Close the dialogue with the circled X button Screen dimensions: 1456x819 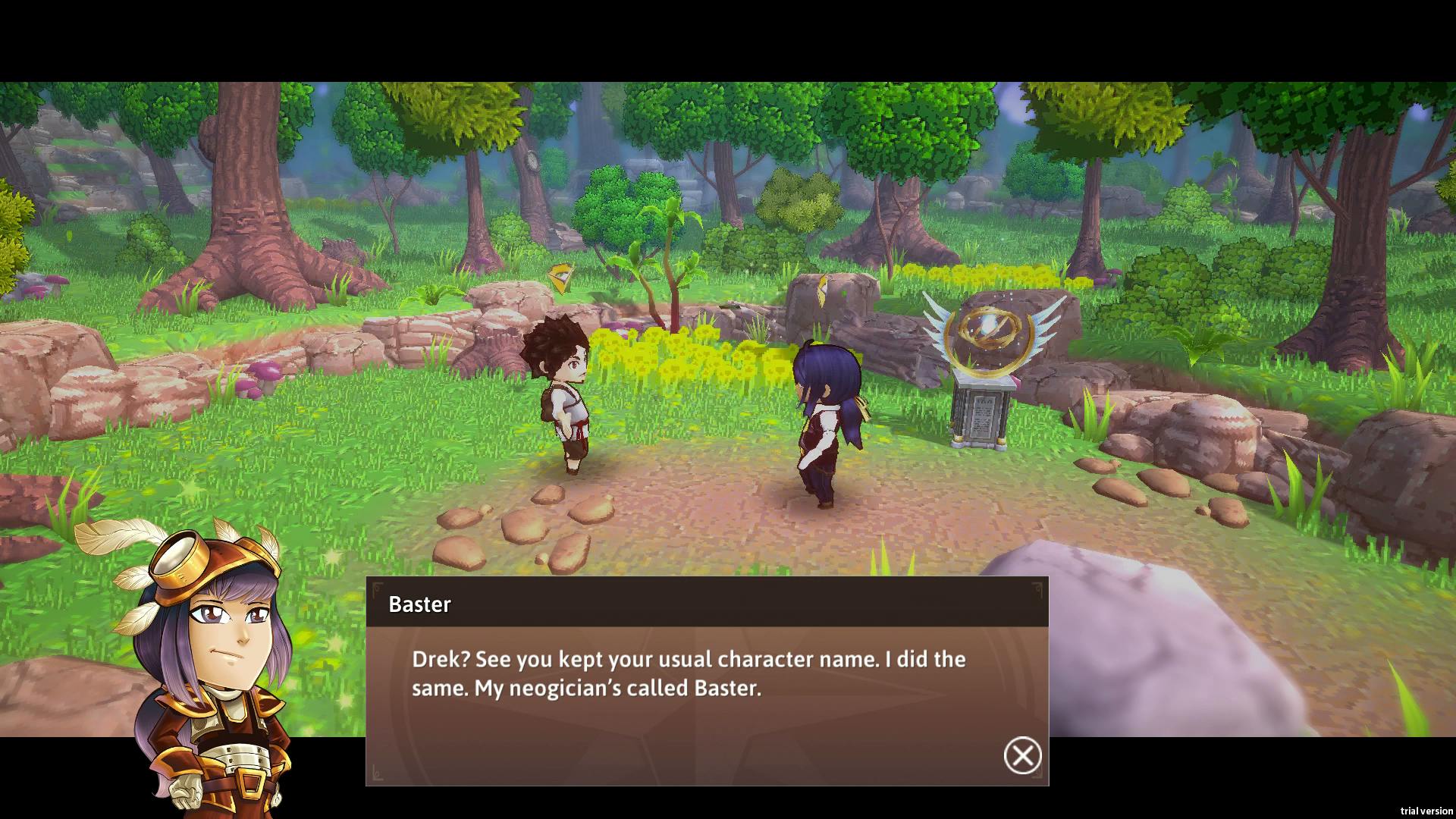click(x=1022, y=755)
